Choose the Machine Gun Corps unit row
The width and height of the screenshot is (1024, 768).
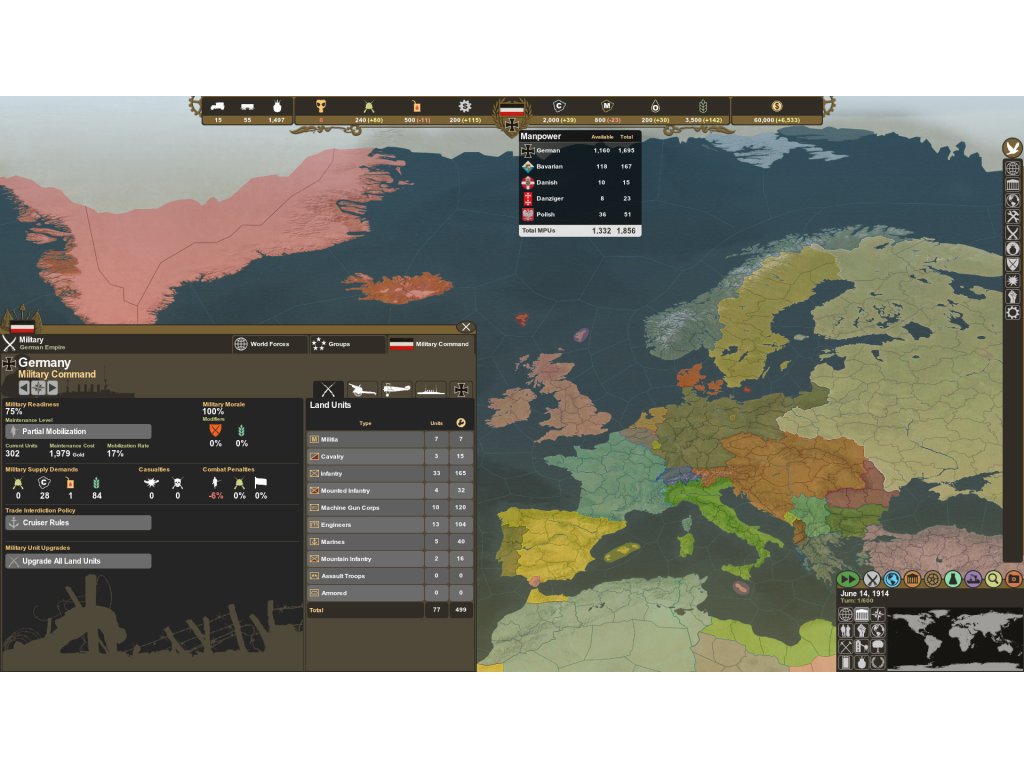[365, 507]
